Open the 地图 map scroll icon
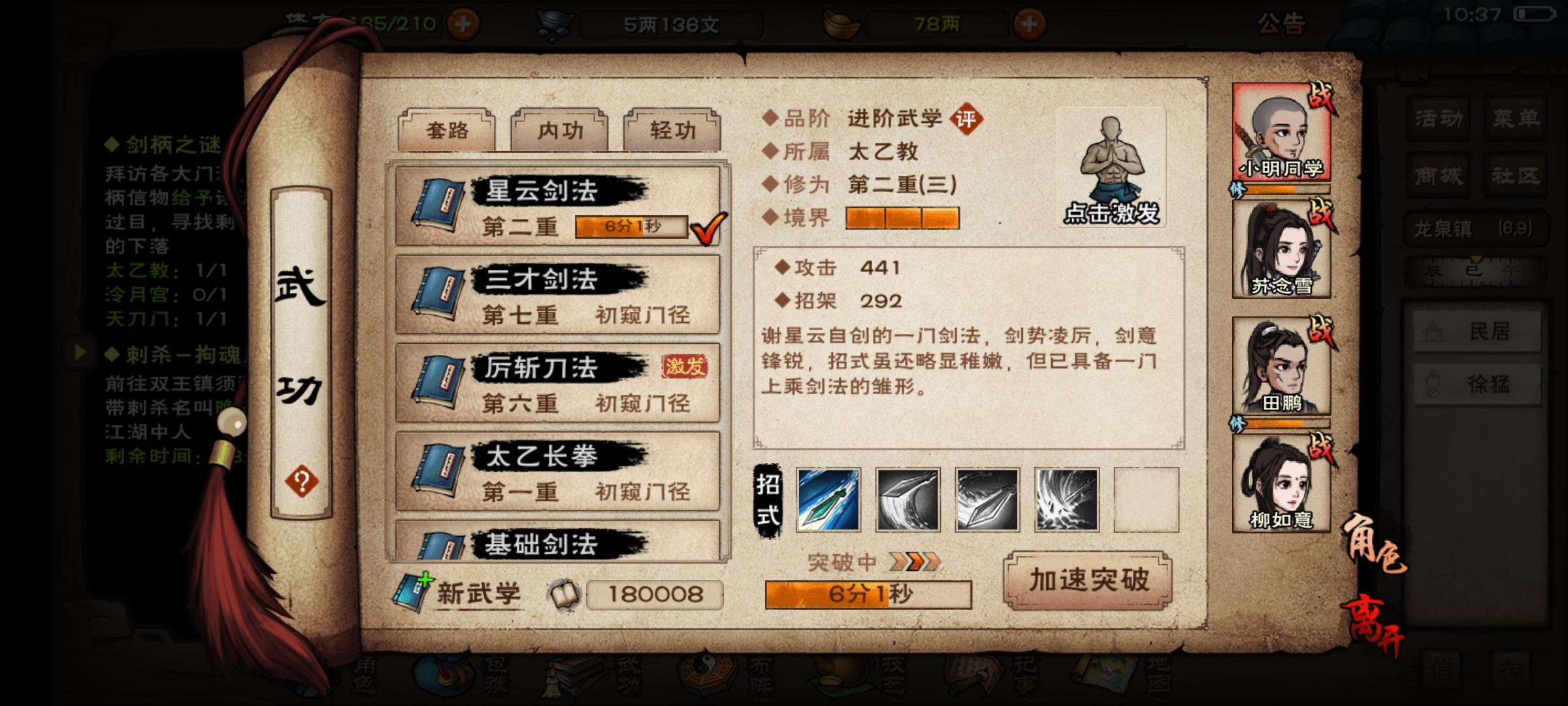This screenshot has height=706, width=1568. (1104, 673)
